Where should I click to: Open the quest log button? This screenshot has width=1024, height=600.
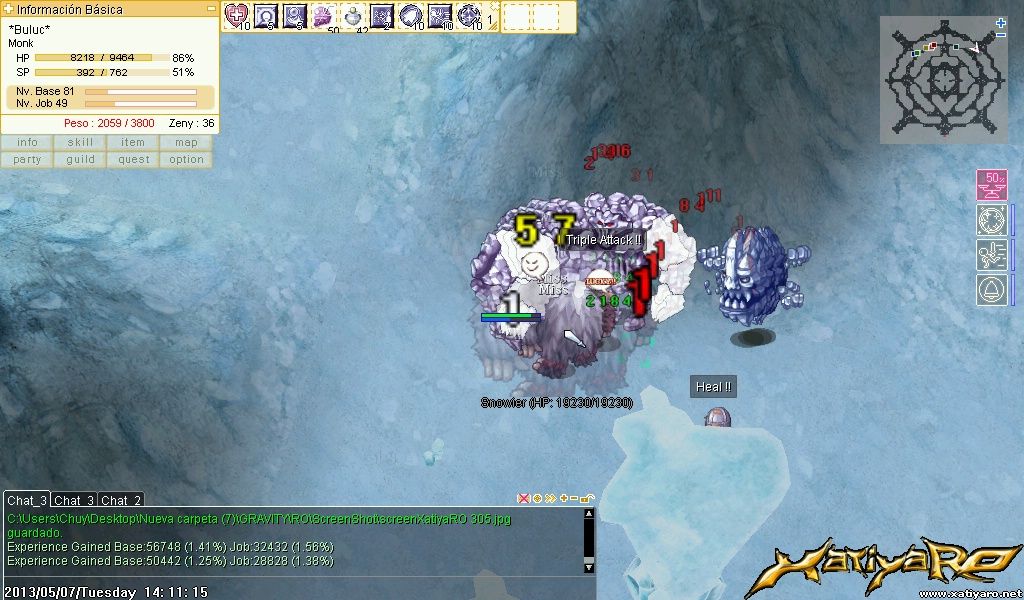pyautogui.click(x=133, y=160)
